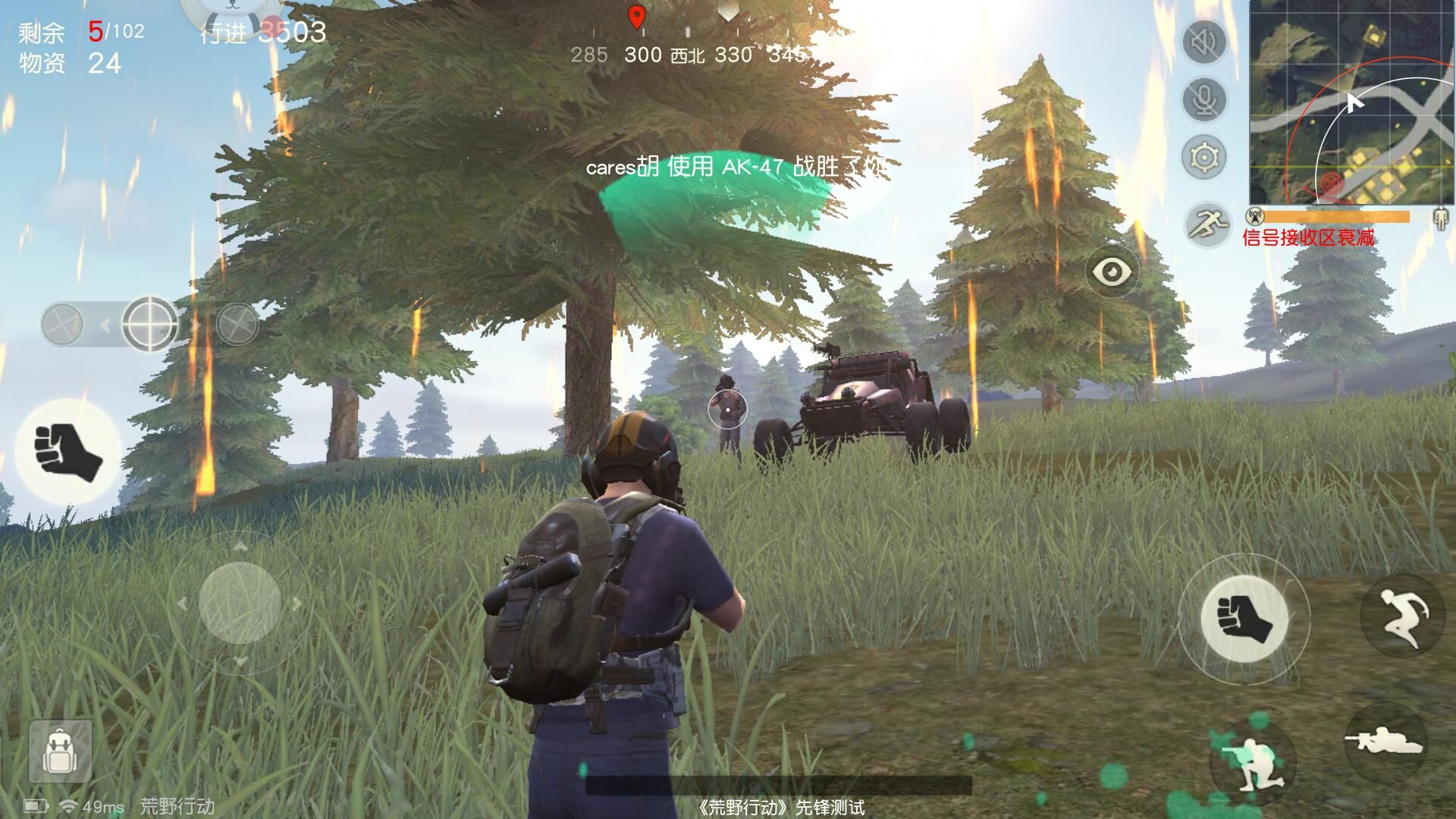
Task: Tap the running man sprint icon
Action: [x=1207, y=224]
